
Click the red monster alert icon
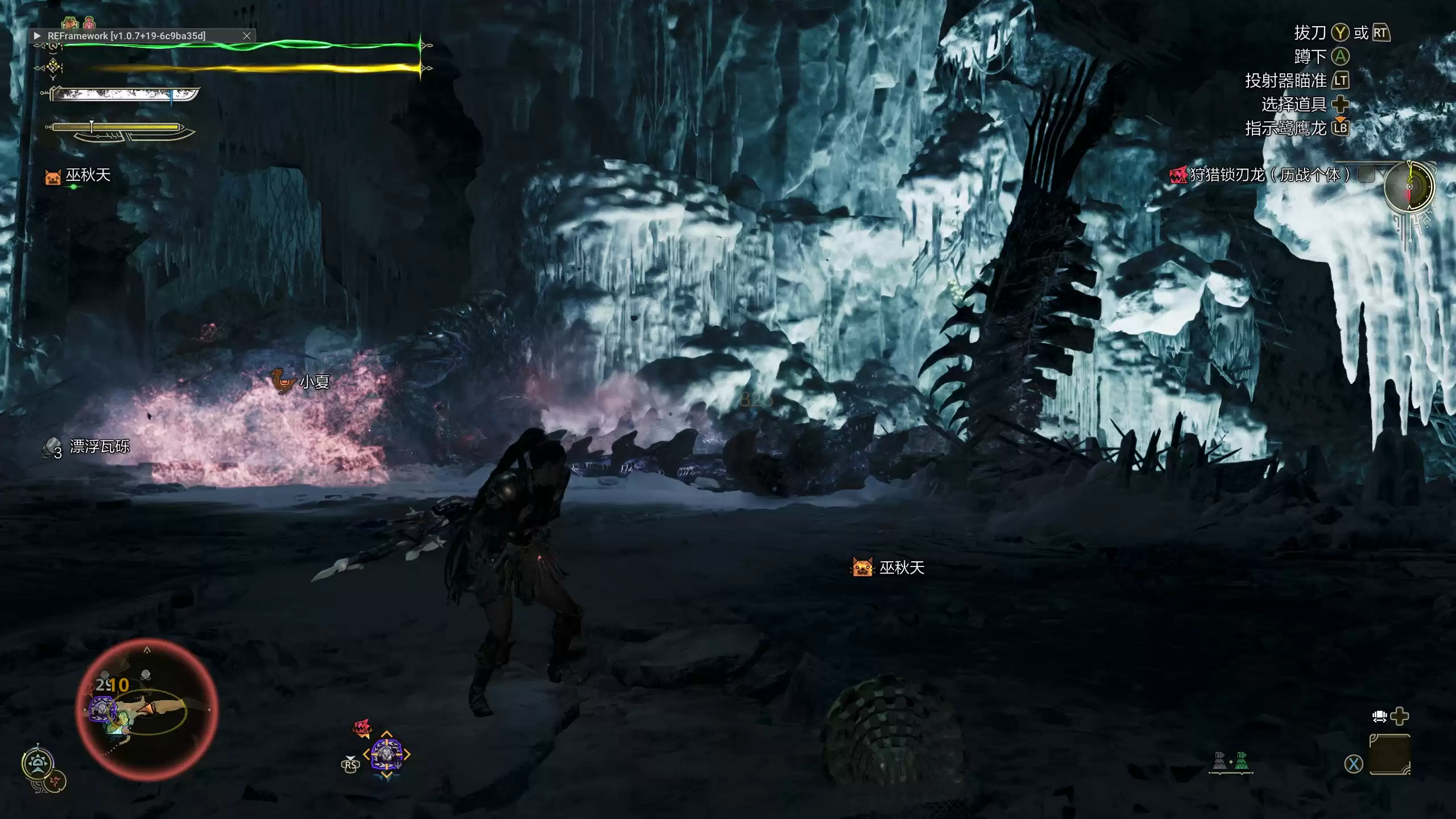(362, 727)
